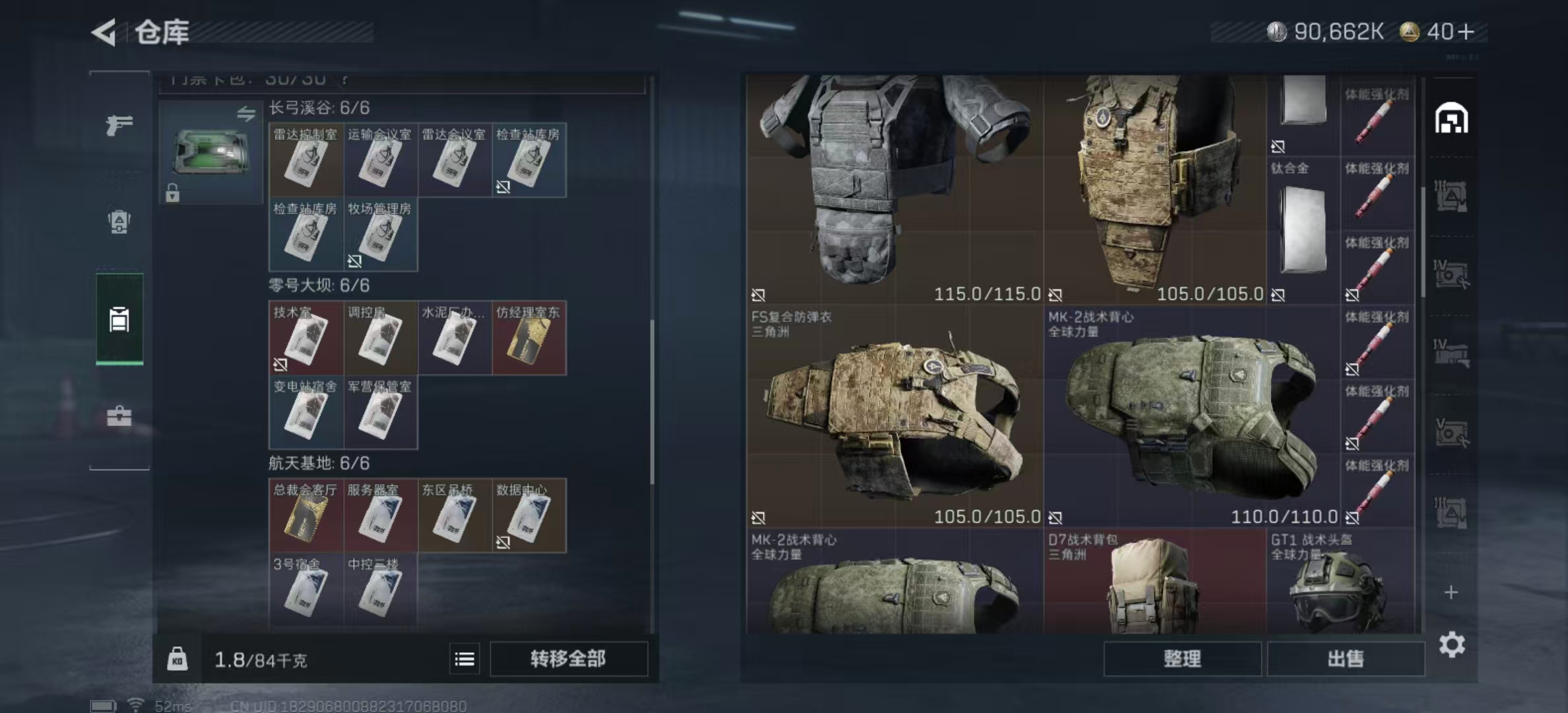Go back using the warehouse back arrow
The height and width of the screenshot is (713, 1568).
tap(104, 32)
